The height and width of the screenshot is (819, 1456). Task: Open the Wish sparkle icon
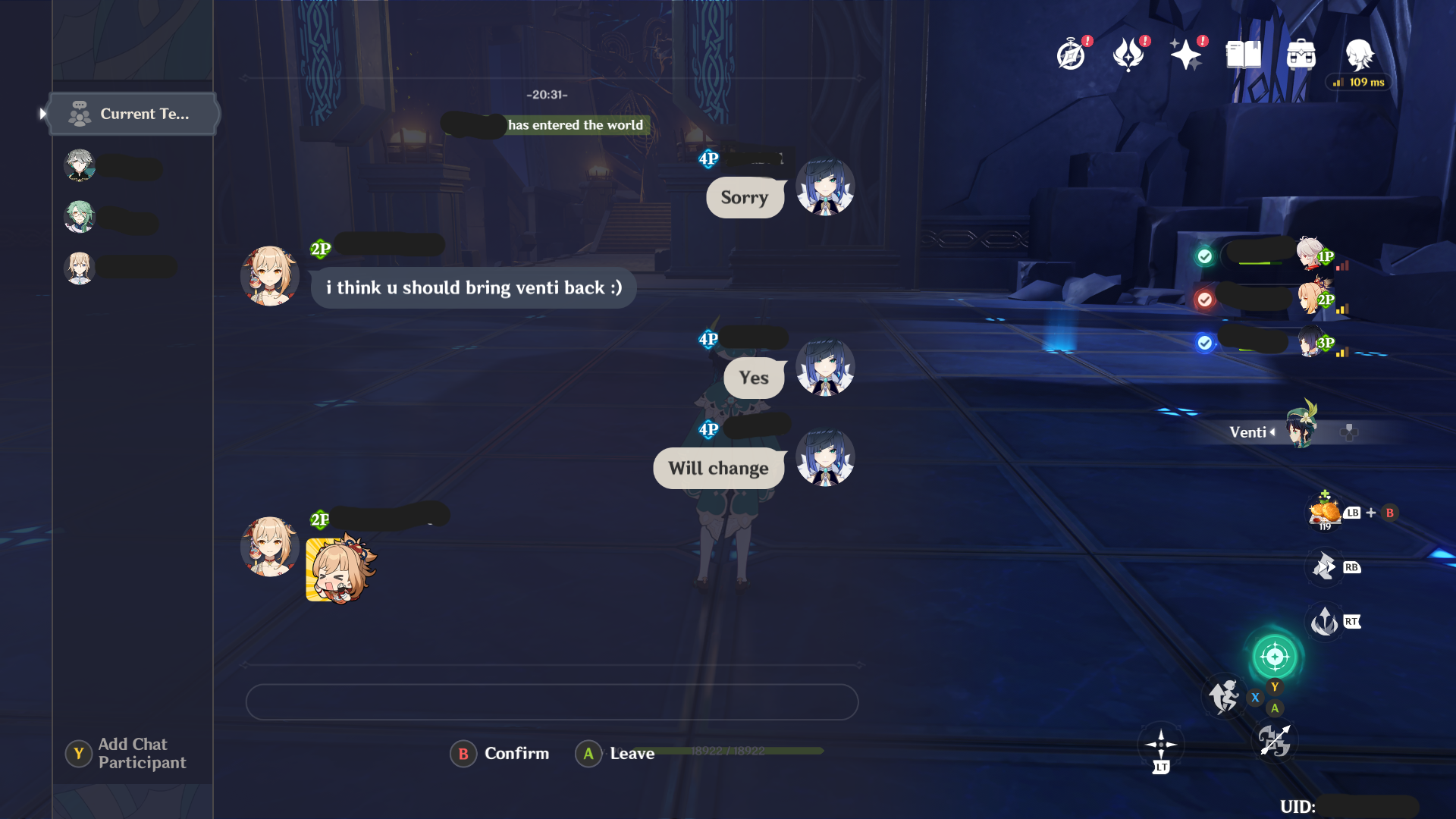click(1187, 55)
